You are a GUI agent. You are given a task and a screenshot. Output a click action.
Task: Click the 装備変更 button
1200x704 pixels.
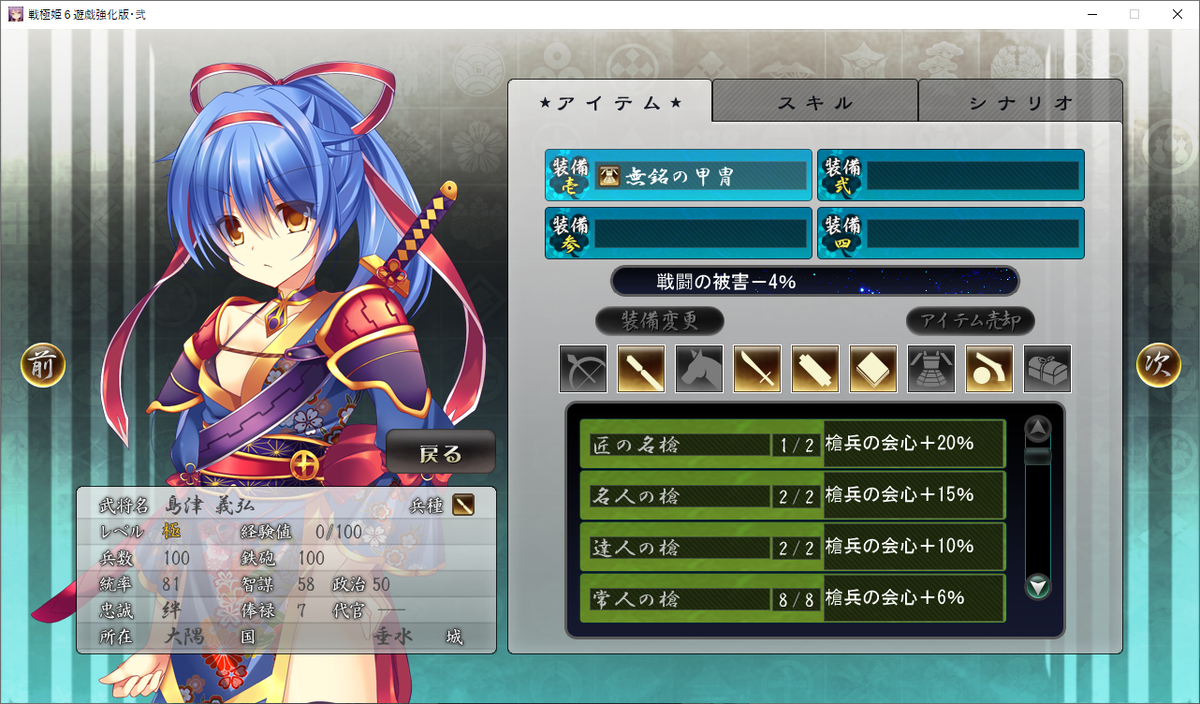[x=659, y=321]
